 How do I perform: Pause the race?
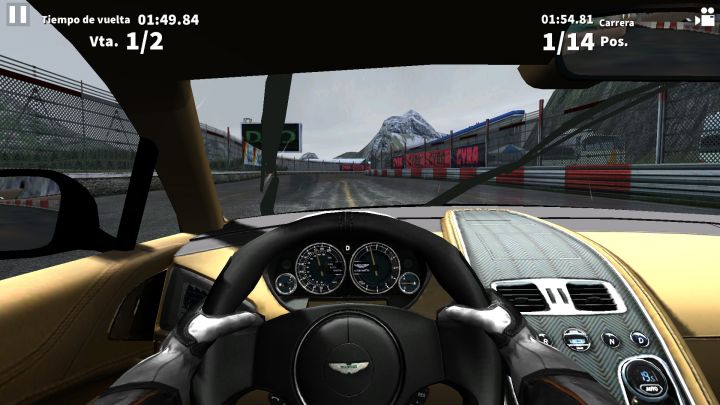pos(17,15)
